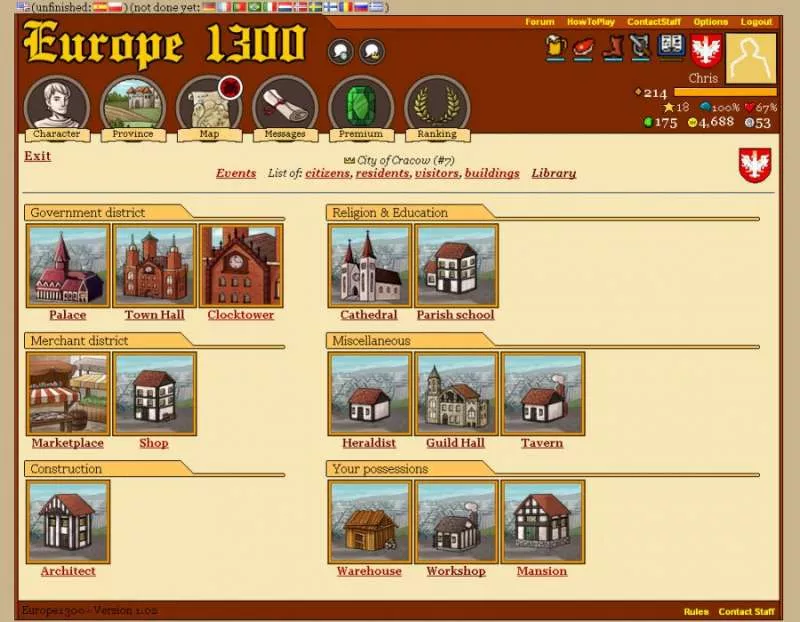Image resolution: width=800 pixels, height=622 pixels.
Task: Visit the Town Hall
Action: point(155,266)
